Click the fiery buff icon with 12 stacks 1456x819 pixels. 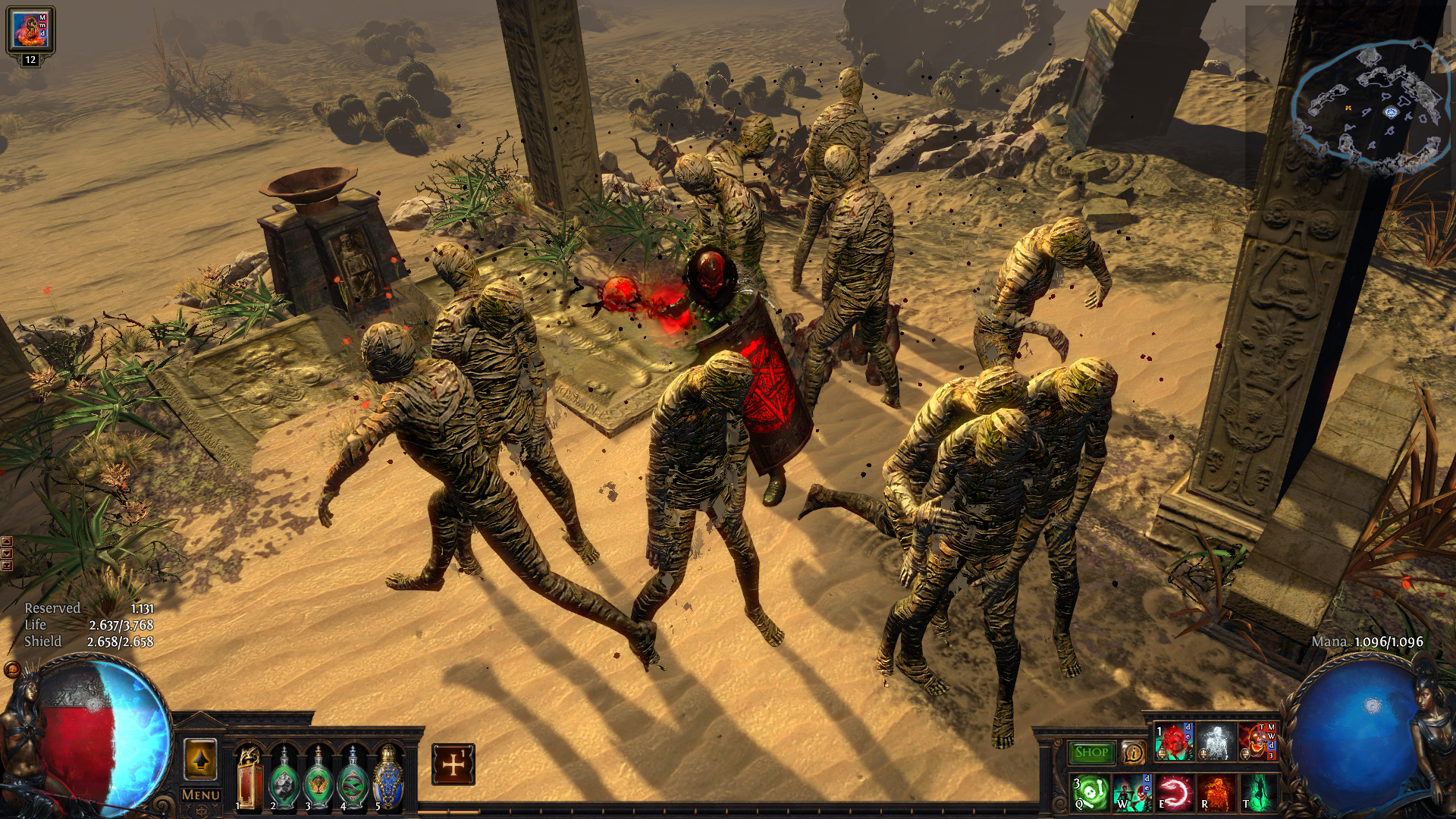30,30
